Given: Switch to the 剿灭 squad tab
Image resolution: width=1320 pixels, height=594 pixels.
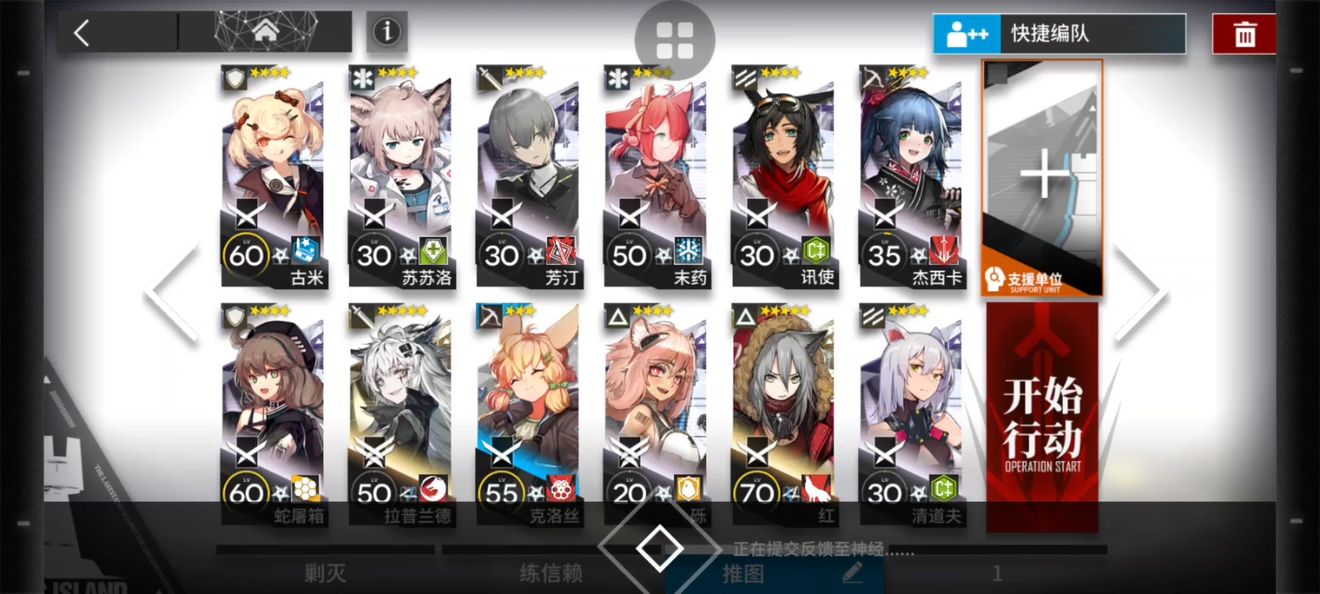Looking at the screenshot, I should pyautogui.click(x=326, y=573).
